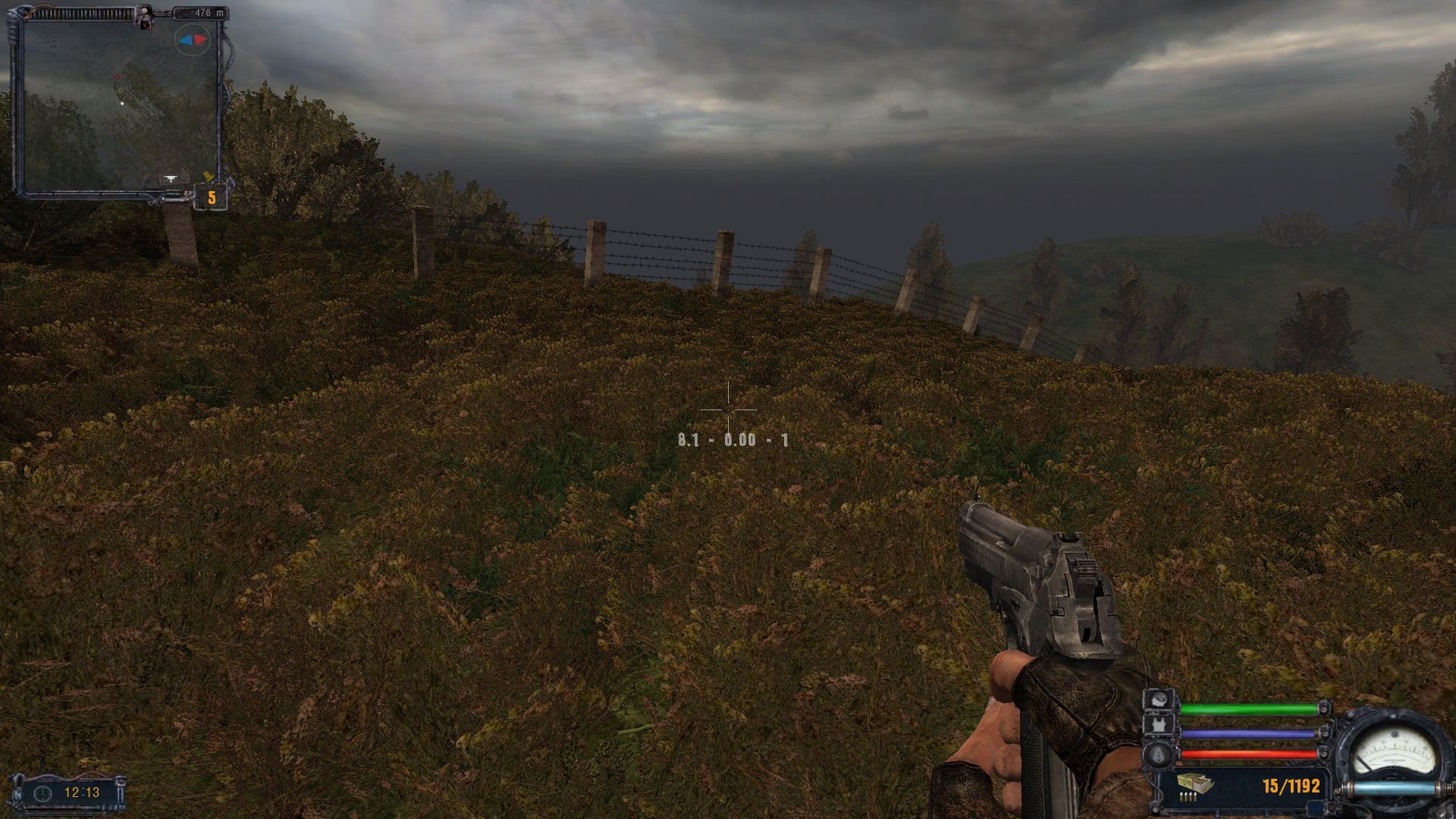Select the red marker on the minimap
The width and height of the screenshot is (1456, 819).
click(x=117, y=77)
